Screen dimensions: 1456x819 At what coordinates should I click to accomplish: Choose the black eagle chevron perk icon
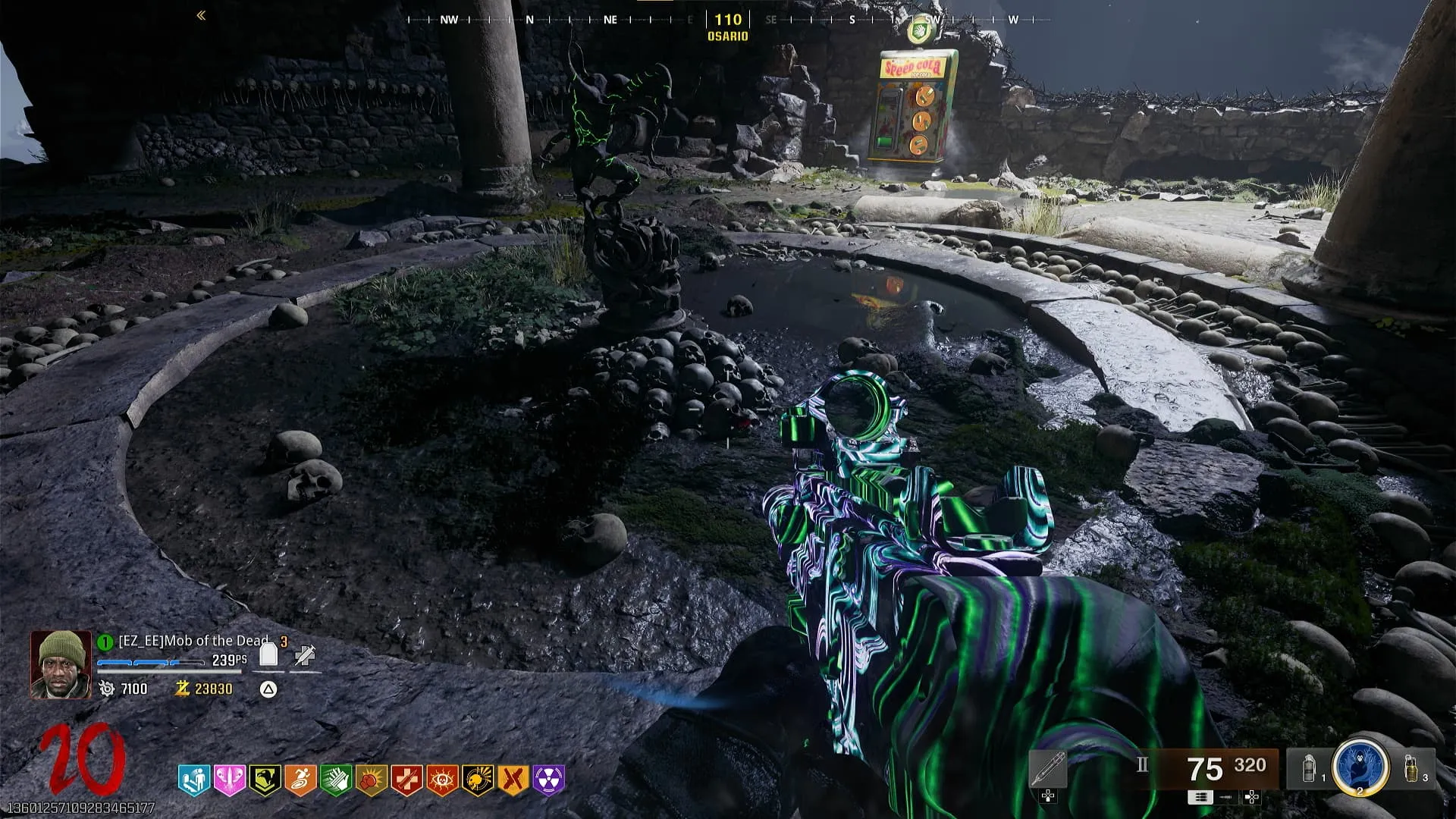[265, 780]
